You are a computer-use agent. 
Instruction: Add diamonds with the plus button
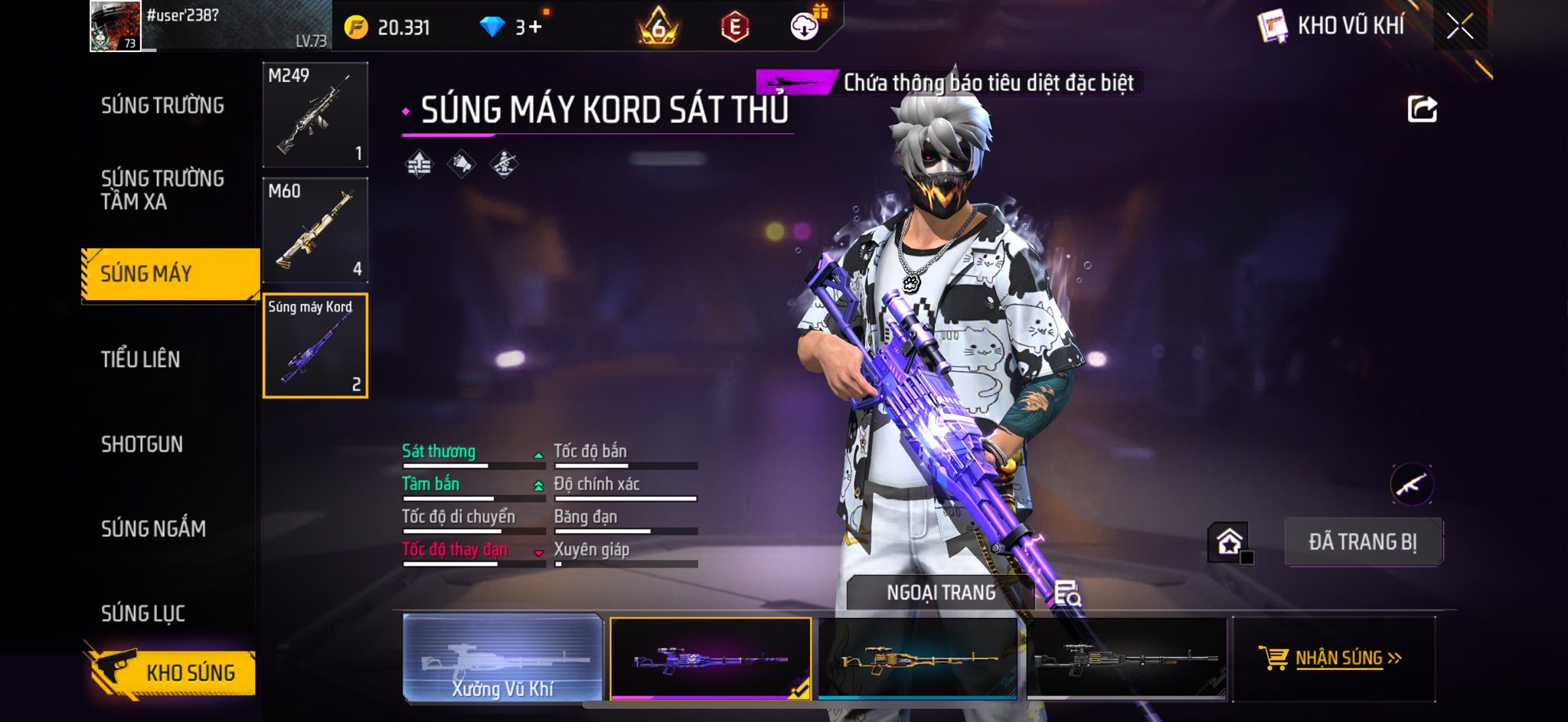click(x=534, y=28)
